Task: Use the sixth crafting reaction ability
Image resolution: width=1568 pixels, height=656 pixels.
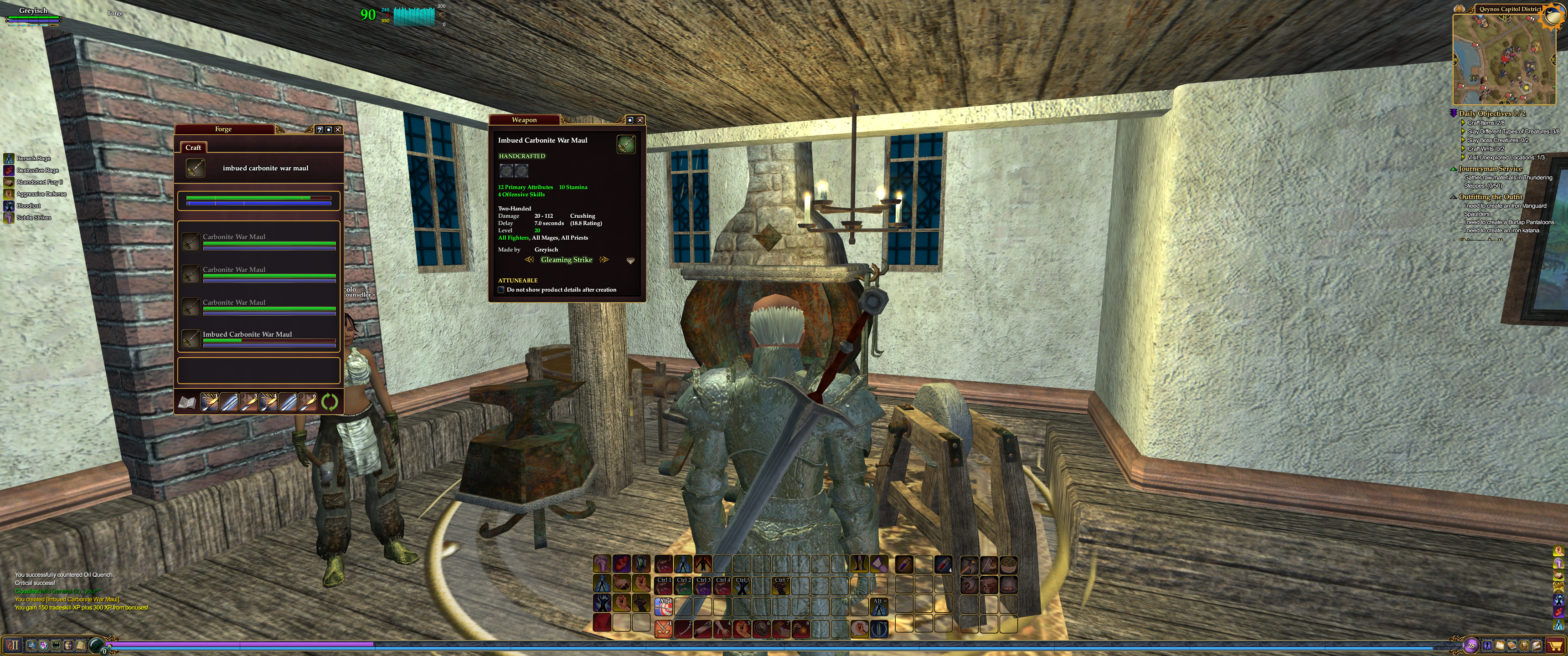Action: pyautogui.click(x=308, y=402)
